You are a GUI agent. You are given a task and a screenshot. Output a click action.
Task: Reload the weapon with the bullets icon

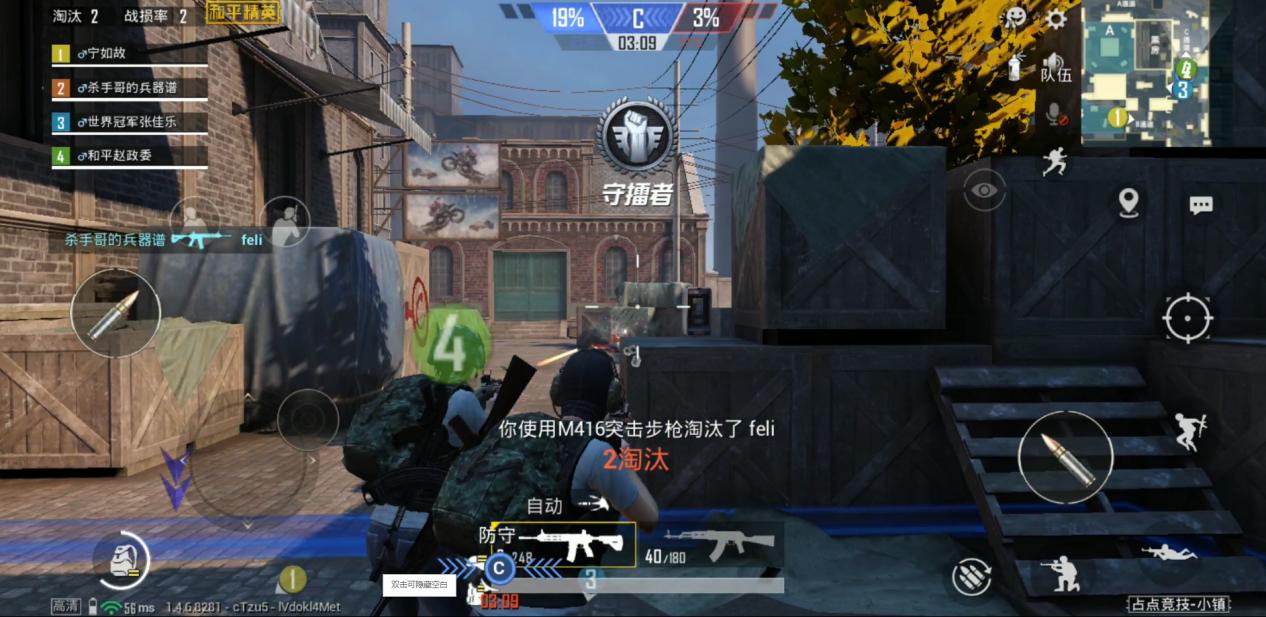tap(971, 576)
